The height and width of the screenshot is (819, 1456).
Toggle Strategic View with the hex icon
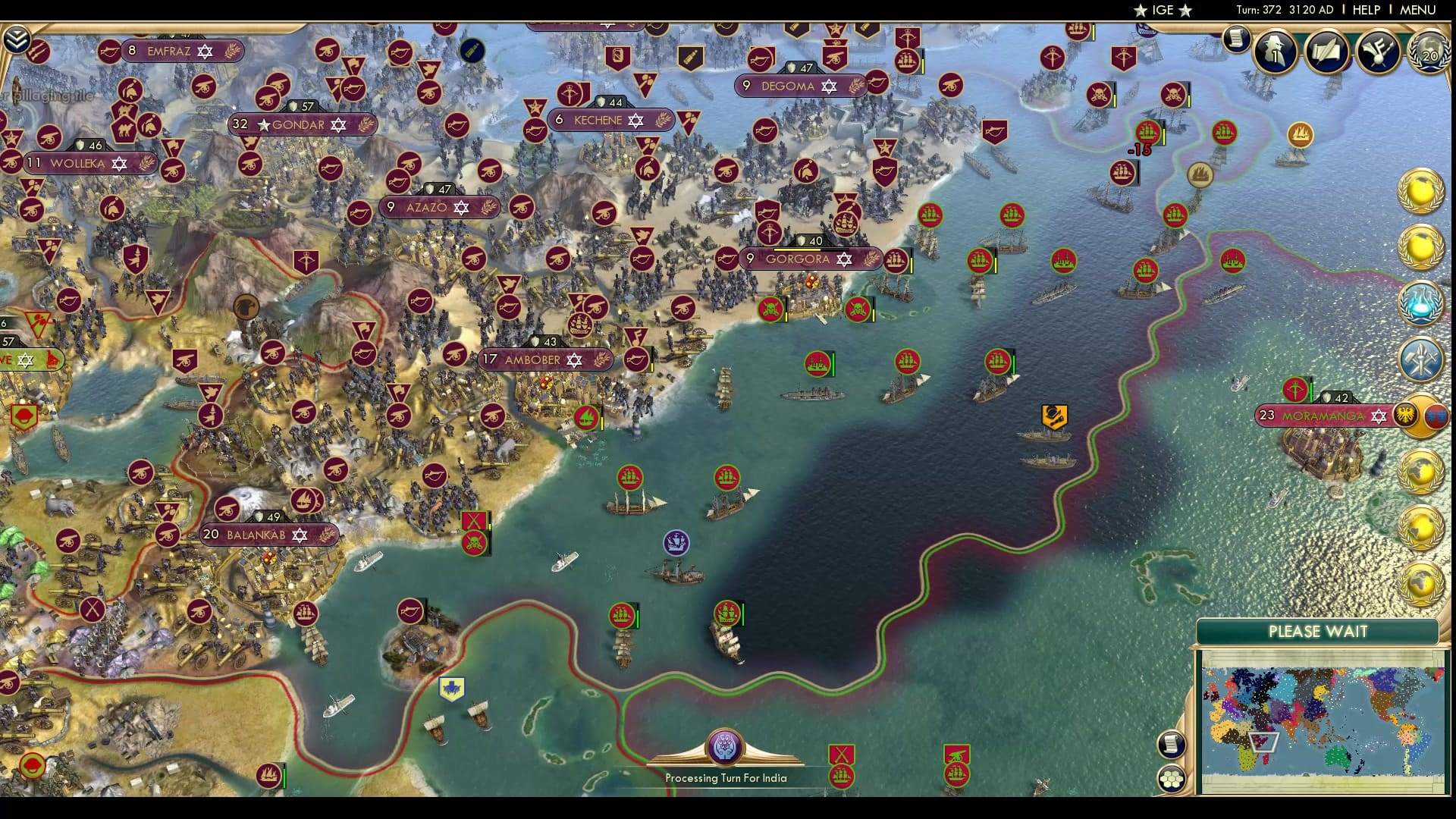coord(1172,777)
